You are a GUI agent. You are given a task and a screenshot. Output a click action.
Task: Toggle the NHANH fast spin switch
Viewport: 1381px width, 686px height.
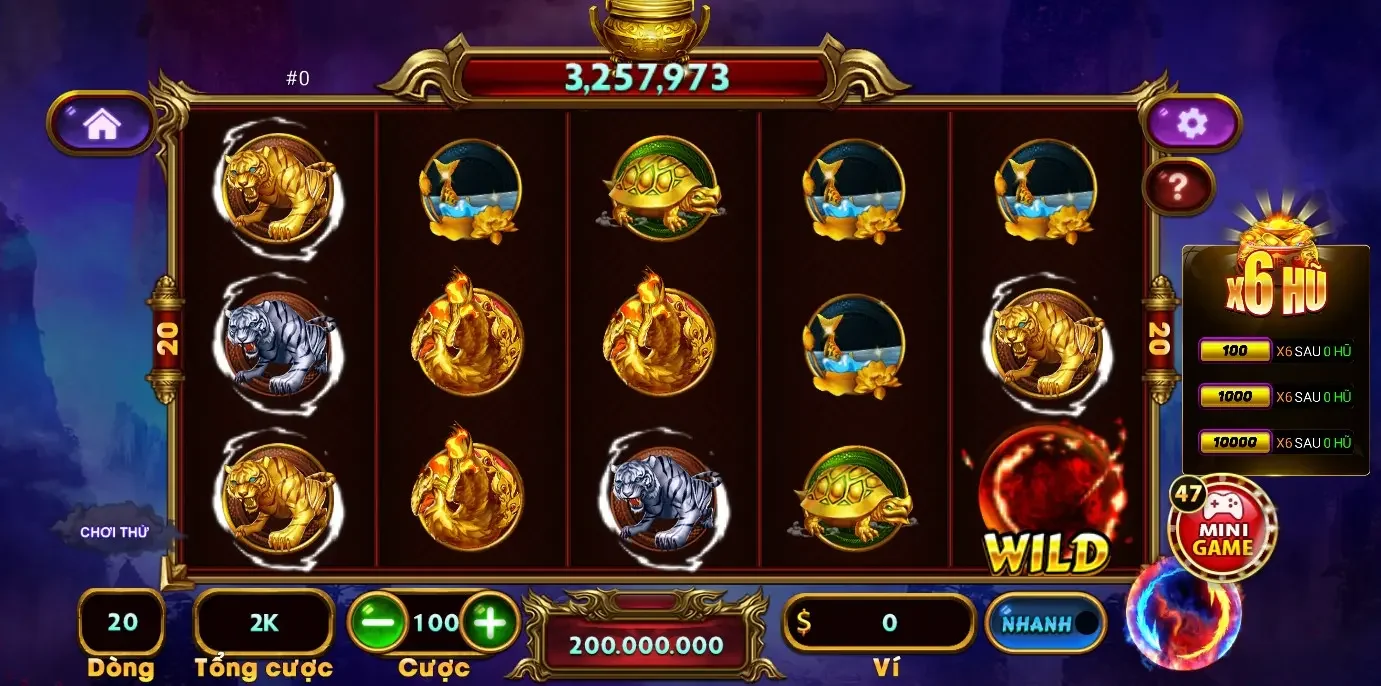[x=1045, y=623]
